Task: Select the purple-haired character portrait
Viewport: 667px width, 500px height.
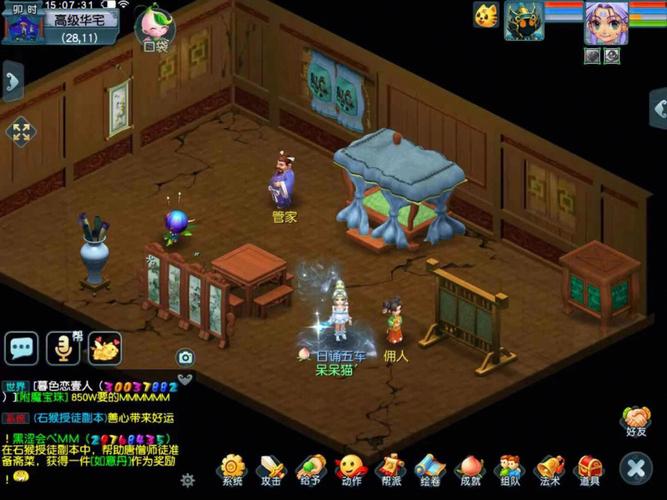Action: coord(606,22)
